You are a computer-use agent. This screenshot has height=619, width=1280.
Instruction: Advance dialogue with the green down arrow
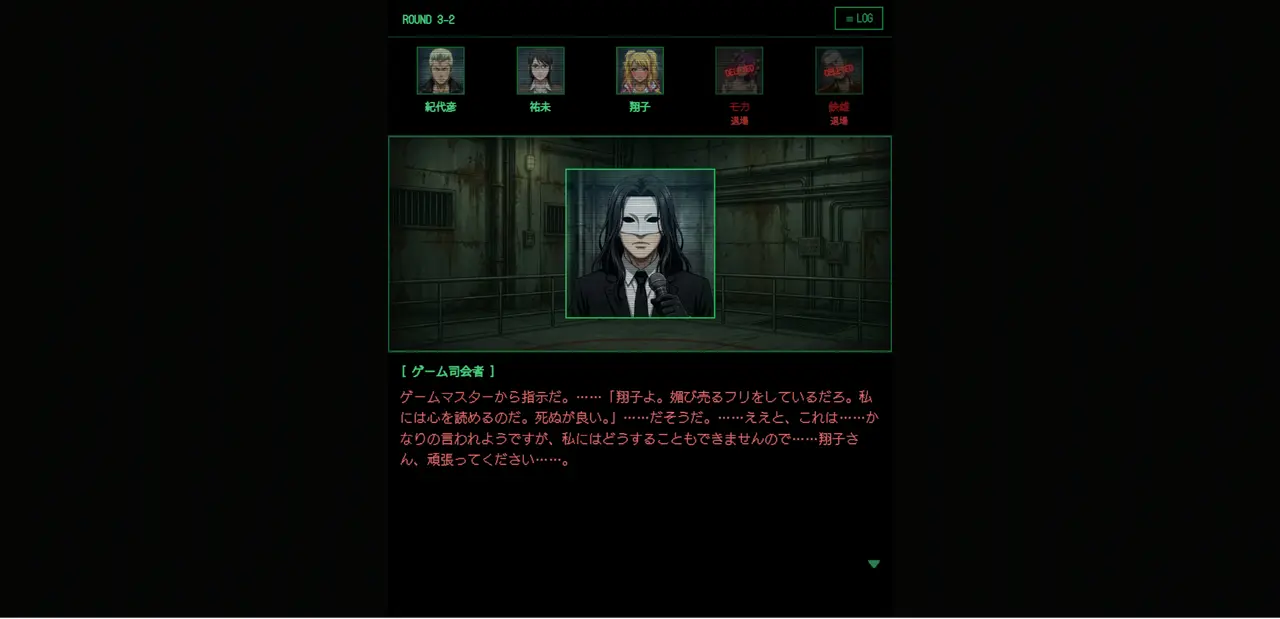click(x=874, y=564)
